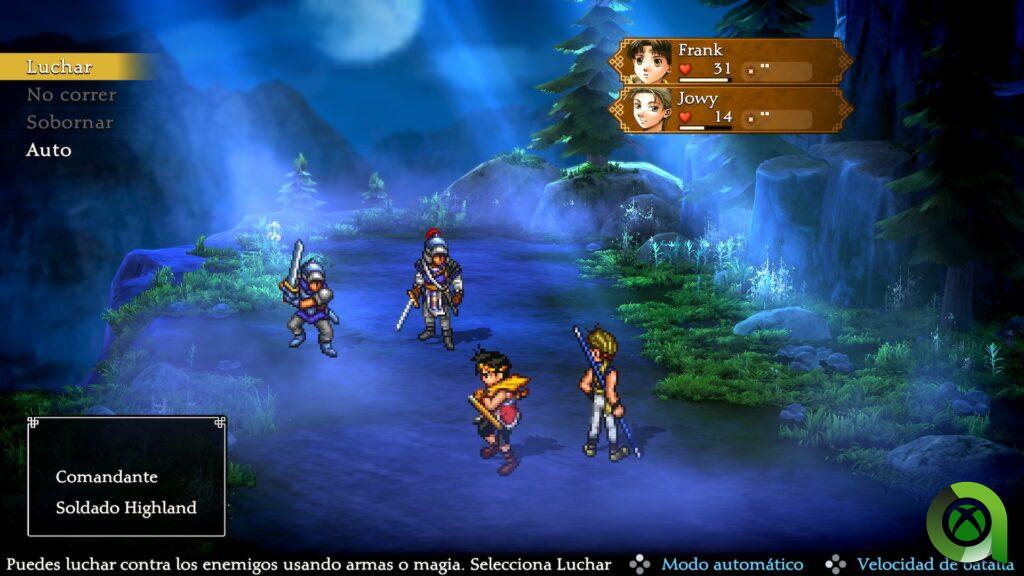Target the Comandante enemy entry
This screenshot has height=576, width=1024.
click(106, 477)
